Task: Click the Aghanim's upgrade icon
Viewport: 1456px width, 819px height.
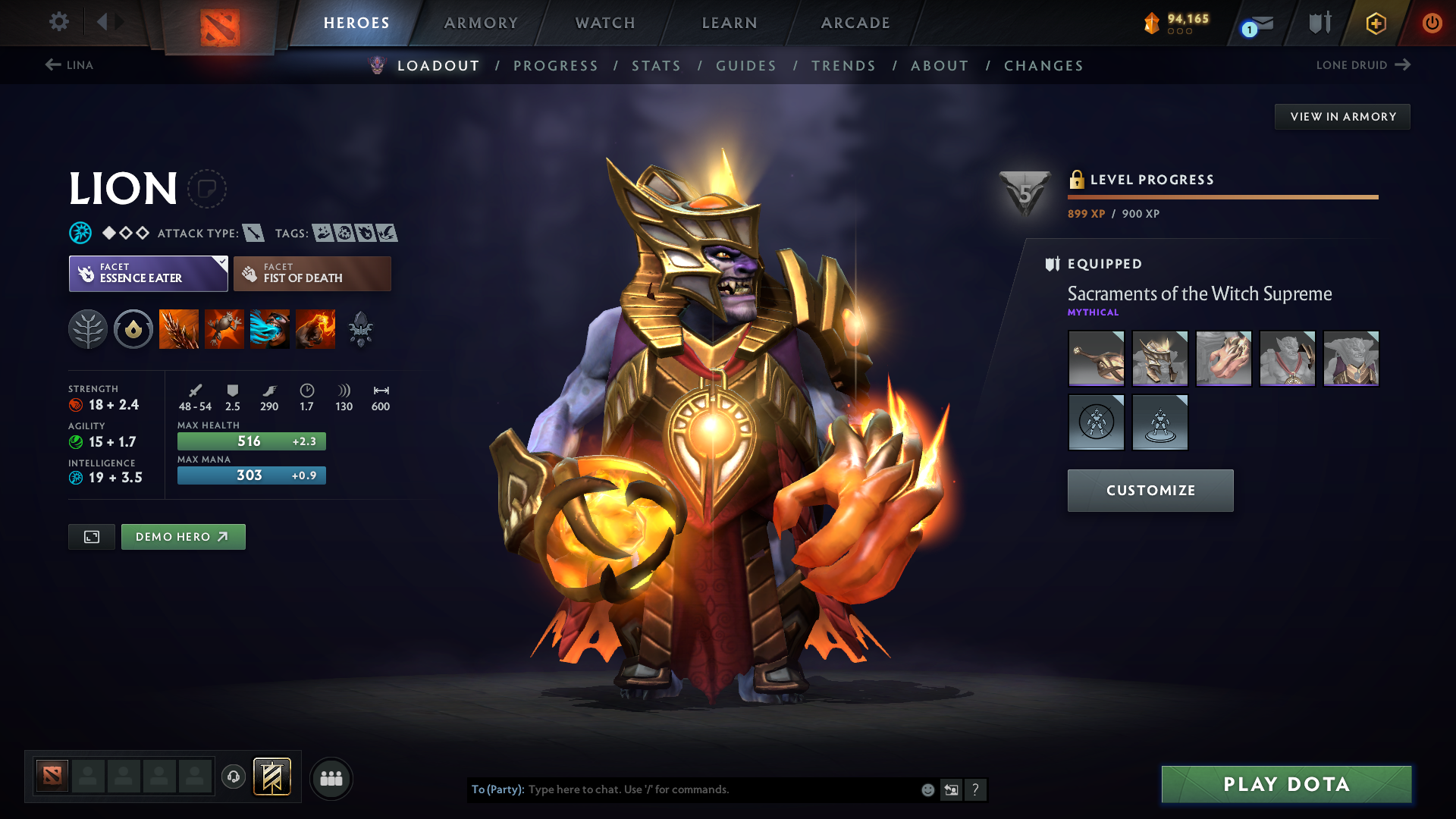Action: pyautogui.click(x=361, y=328)
